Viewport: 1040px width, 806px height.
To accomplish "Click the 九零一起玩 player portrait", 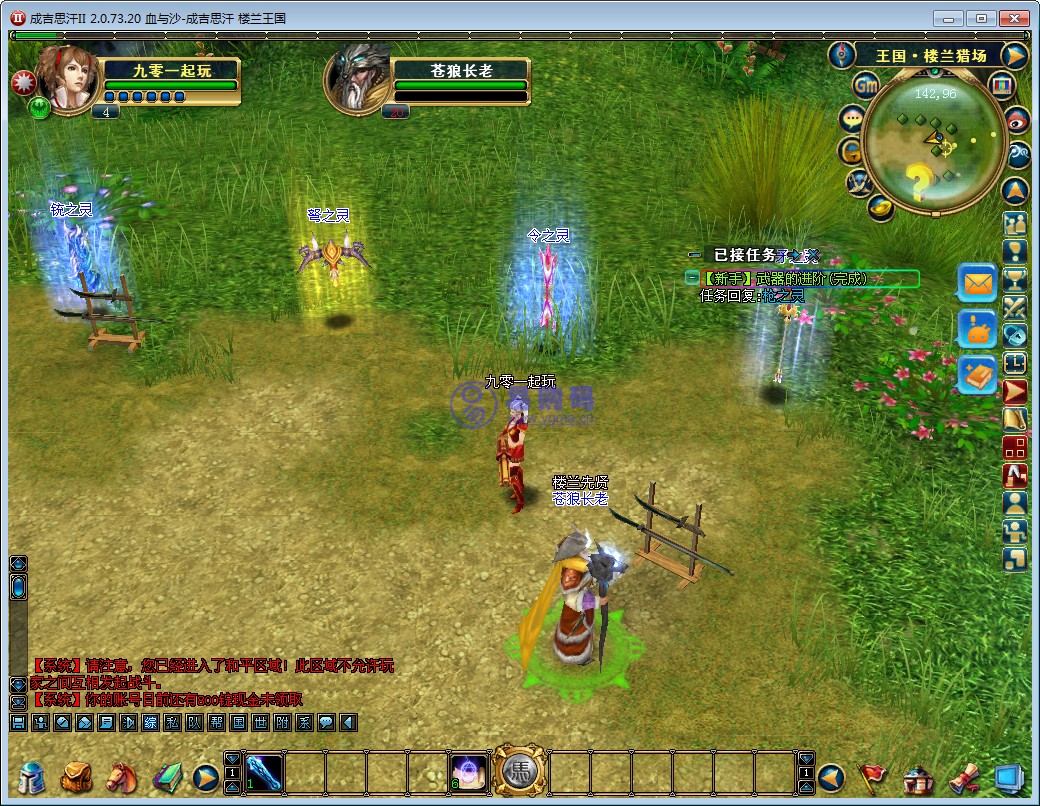I will [x=68, y=79].
